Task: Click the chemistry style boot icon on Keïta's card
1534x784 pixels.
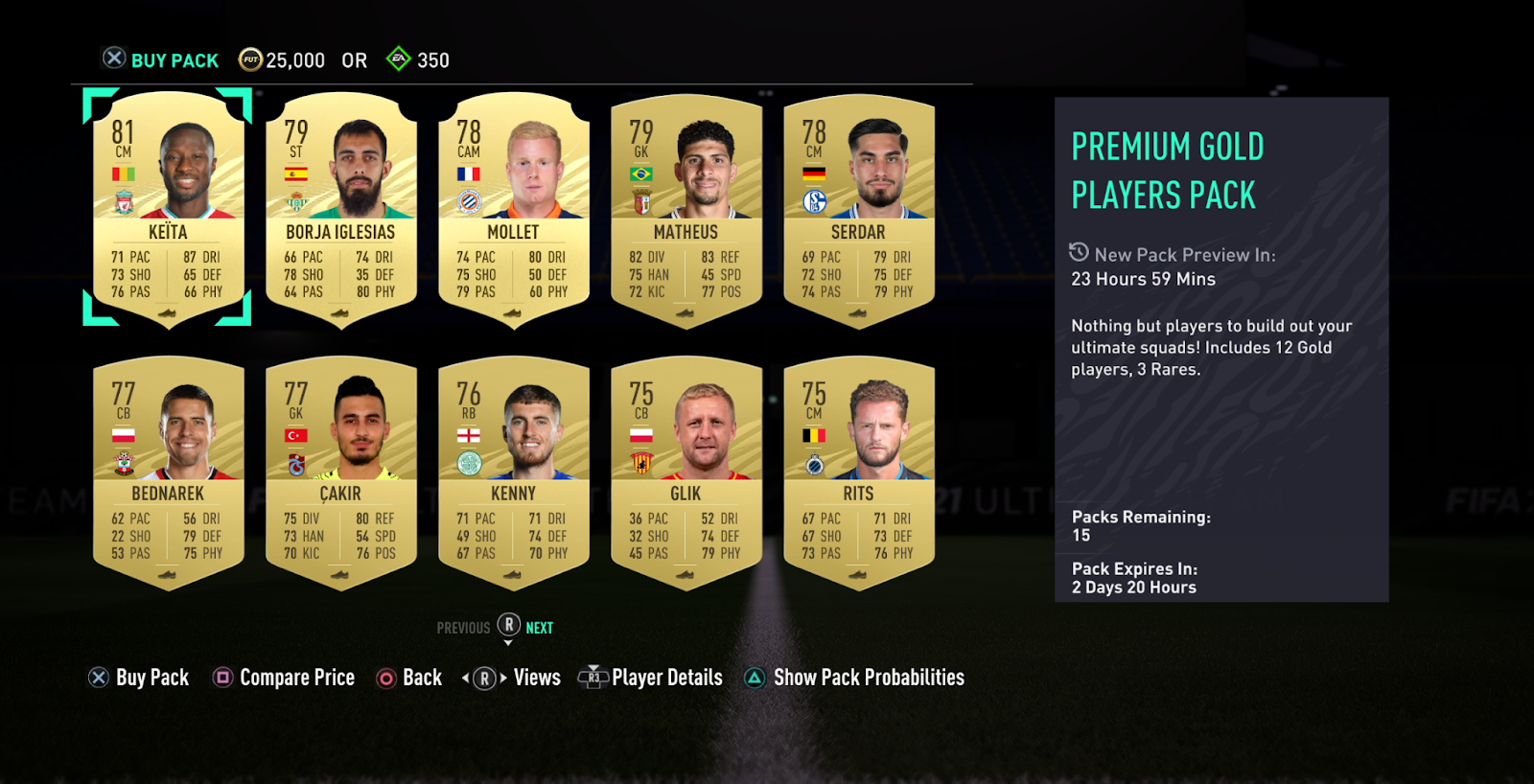Action: click(x=168, y=311)
